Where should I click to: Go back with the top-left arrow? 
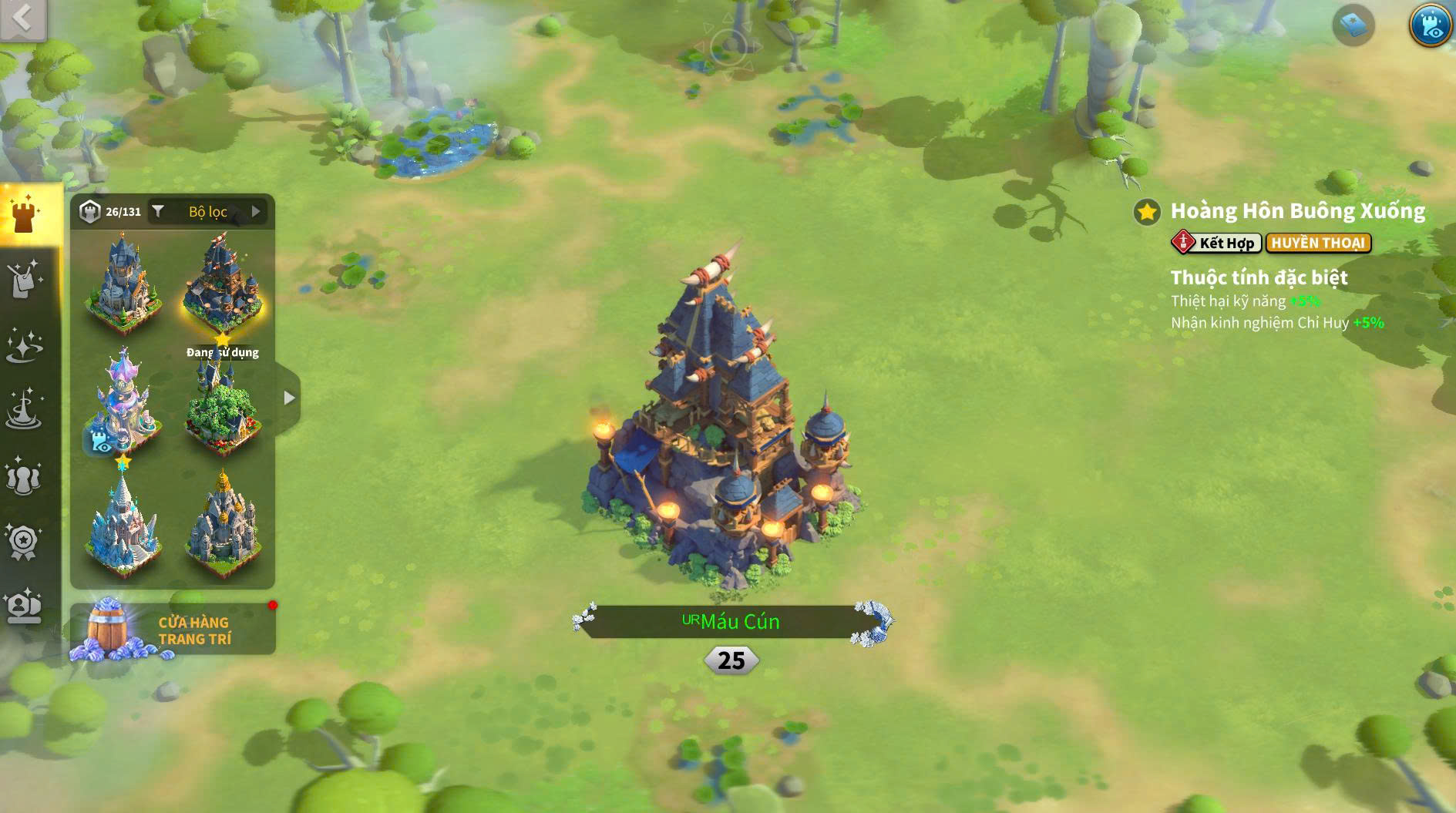point(22,18)
